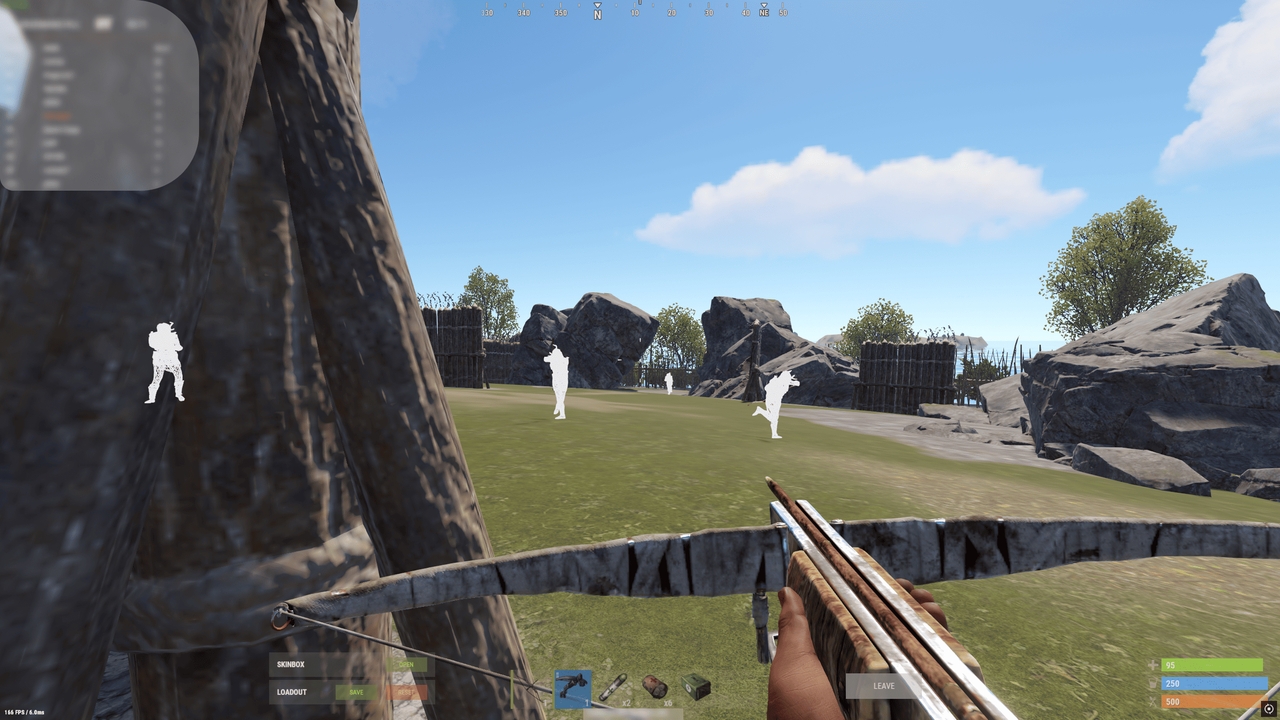This screenshot has height=720, width=1280.
Task: Select the crossbow in the first hotbar slot
Action: tap(572, 689)
